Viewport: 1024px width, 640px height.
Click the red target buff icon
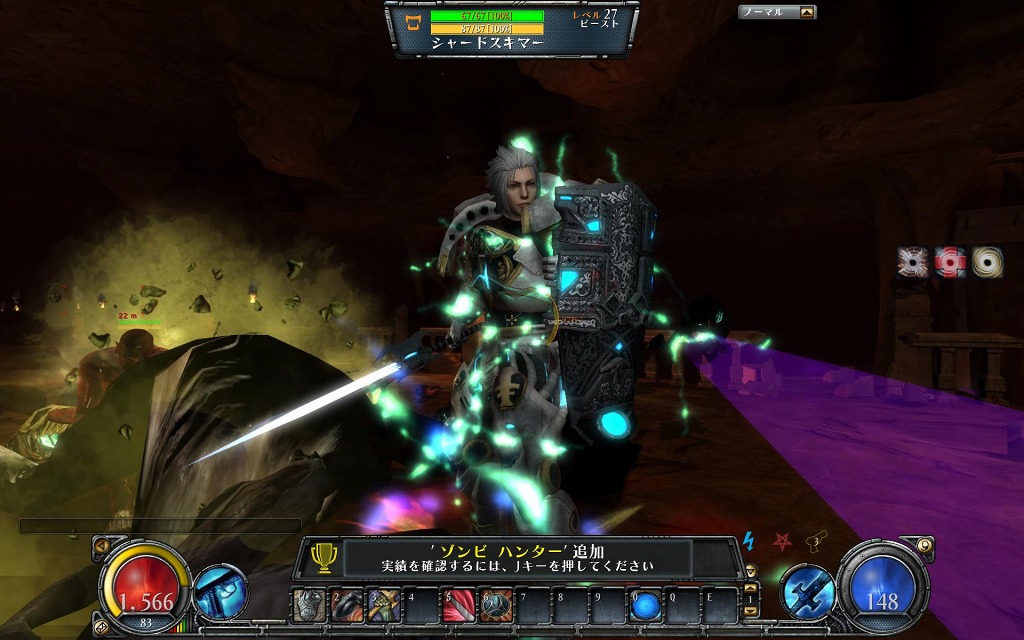[951, 262]
